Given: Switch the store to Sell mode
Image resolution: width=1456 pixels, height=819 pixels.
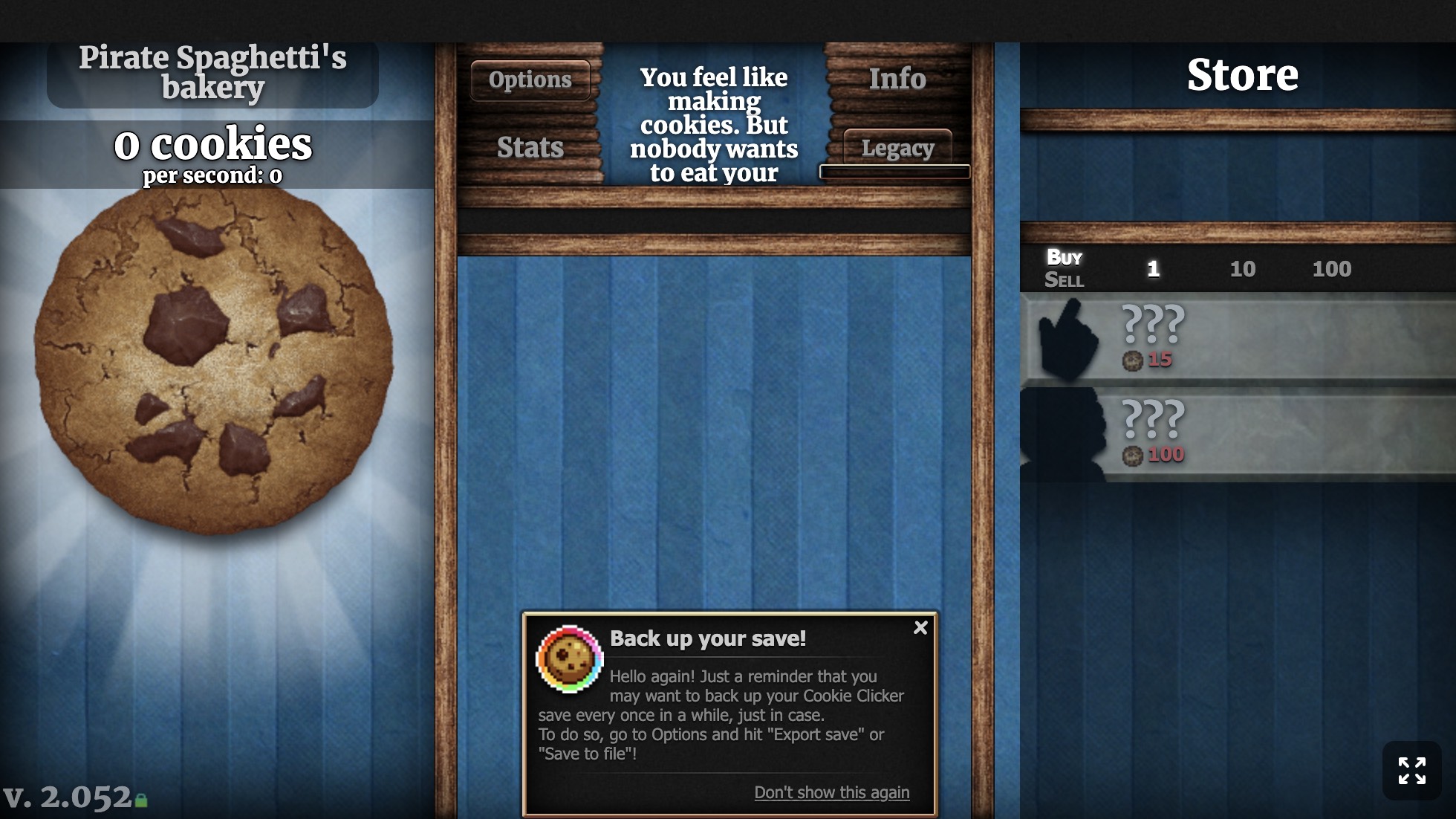Looking at the screenshot, I should 1064,280.
